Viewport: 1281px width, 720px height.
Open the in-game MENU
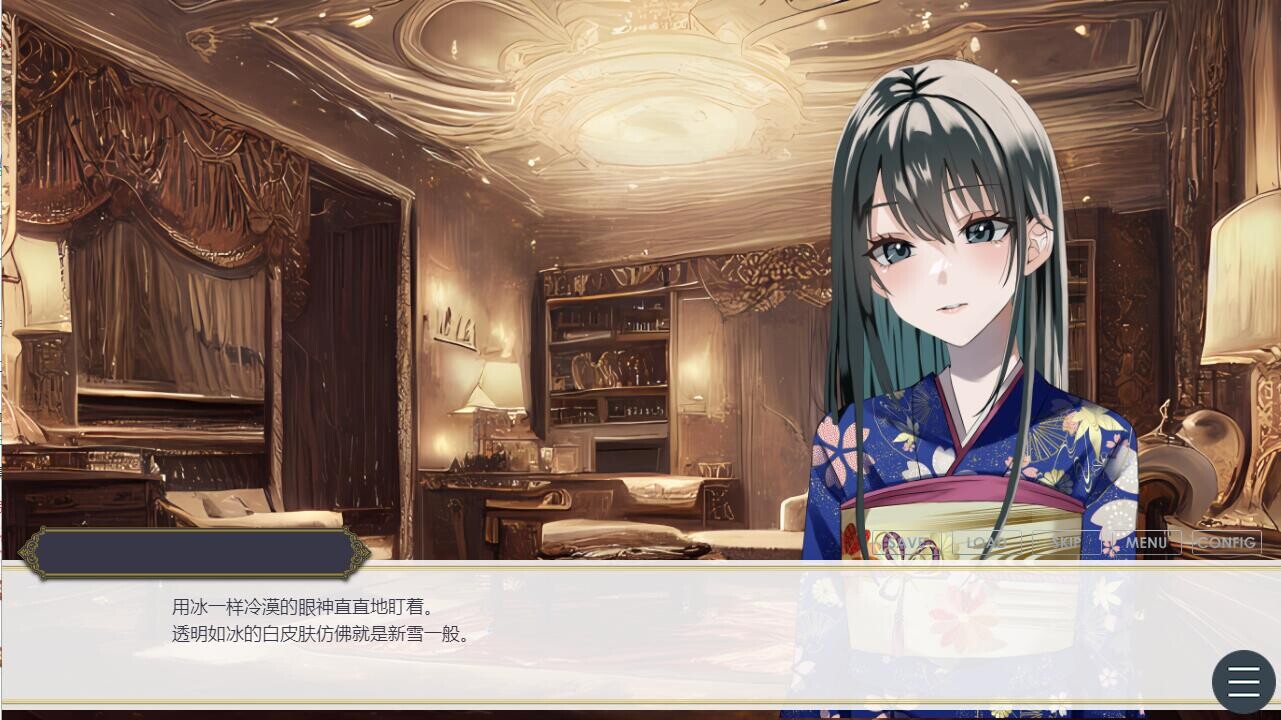tap(1146, 542)
